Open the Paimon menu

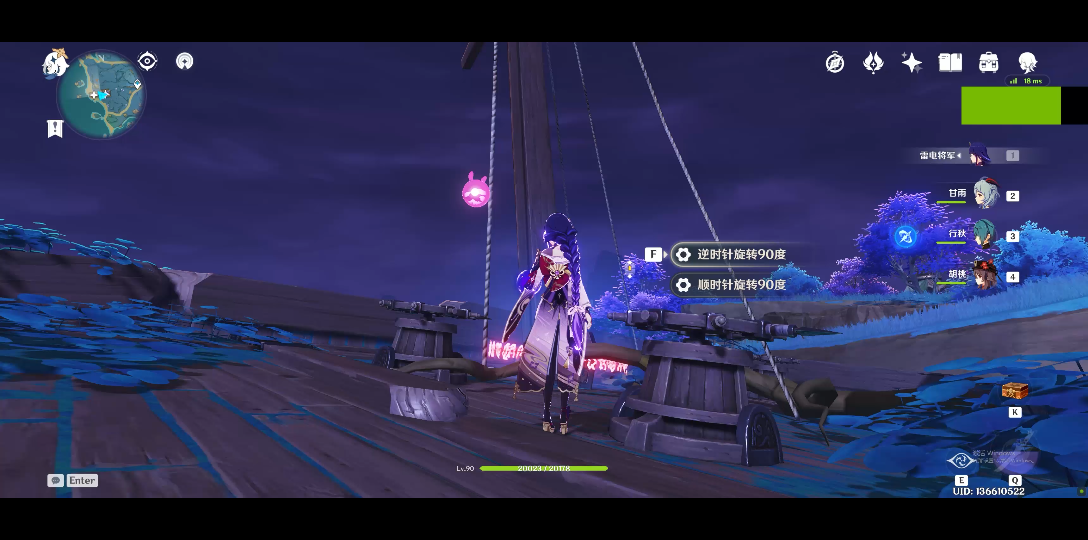coord(54,63)
